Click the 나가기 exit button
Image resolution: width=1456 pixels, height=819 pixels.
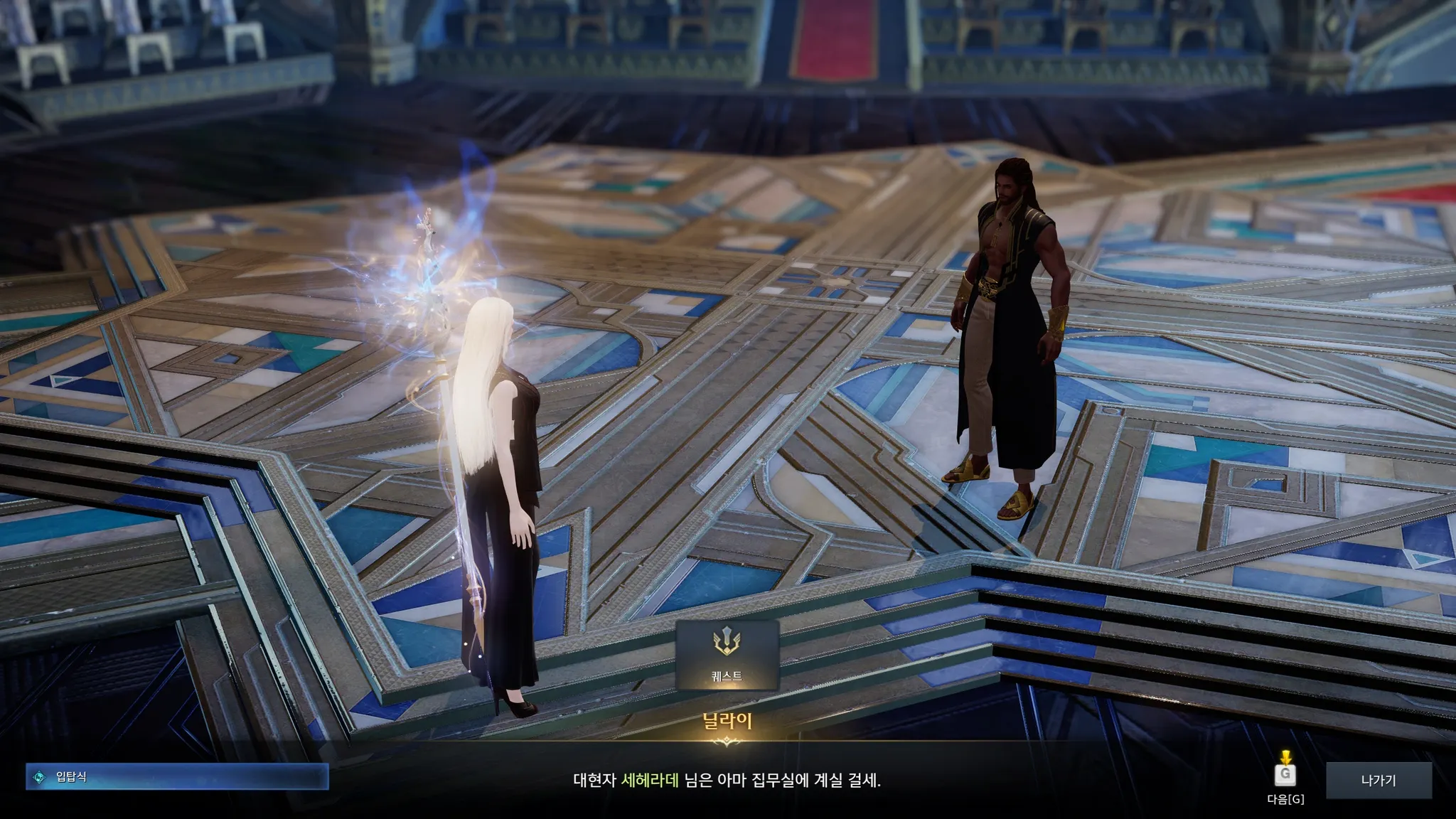coord(1378,780)
